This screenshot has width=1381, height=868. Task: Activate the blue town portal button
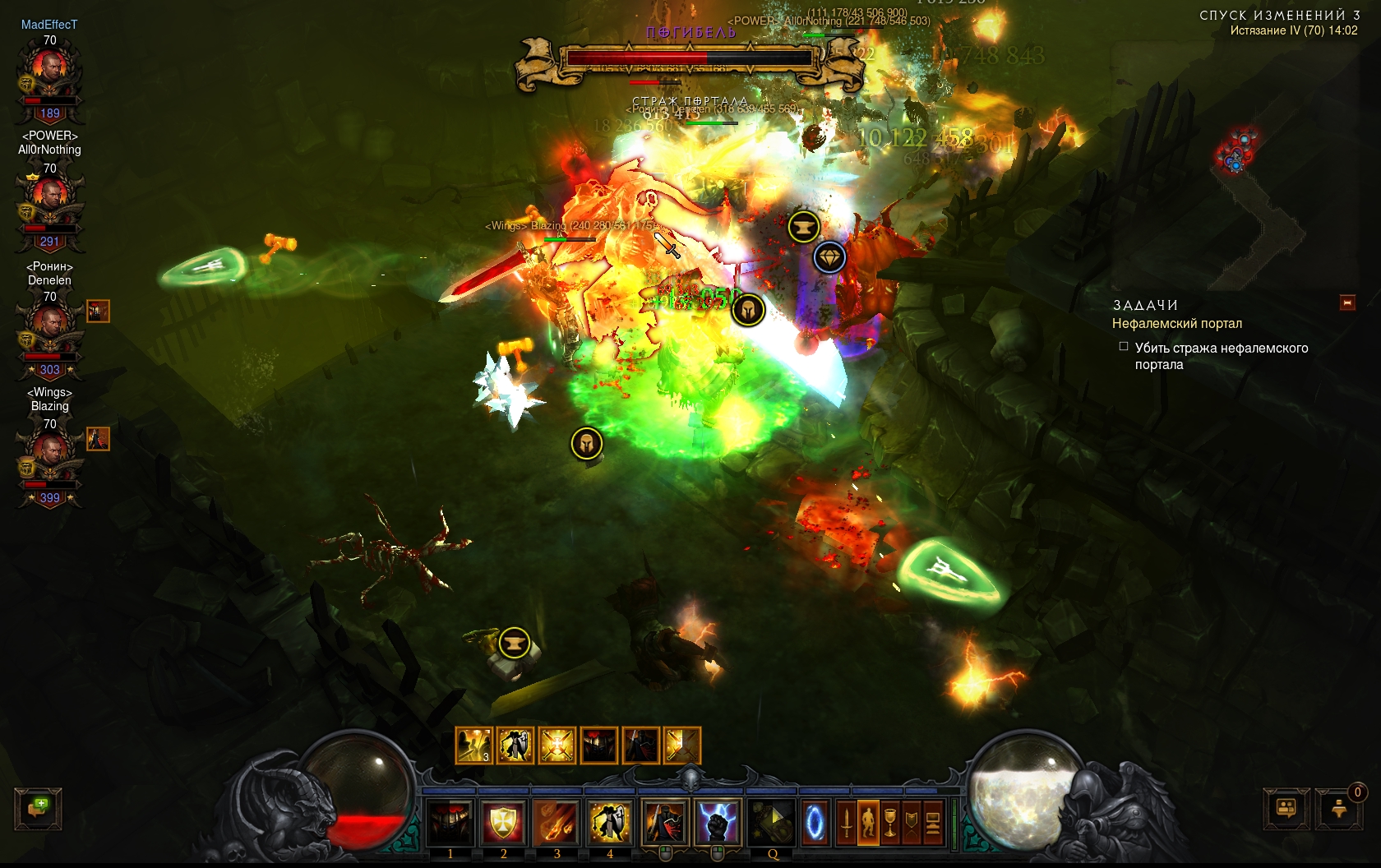pyautogui.click(x=815, y=821)
